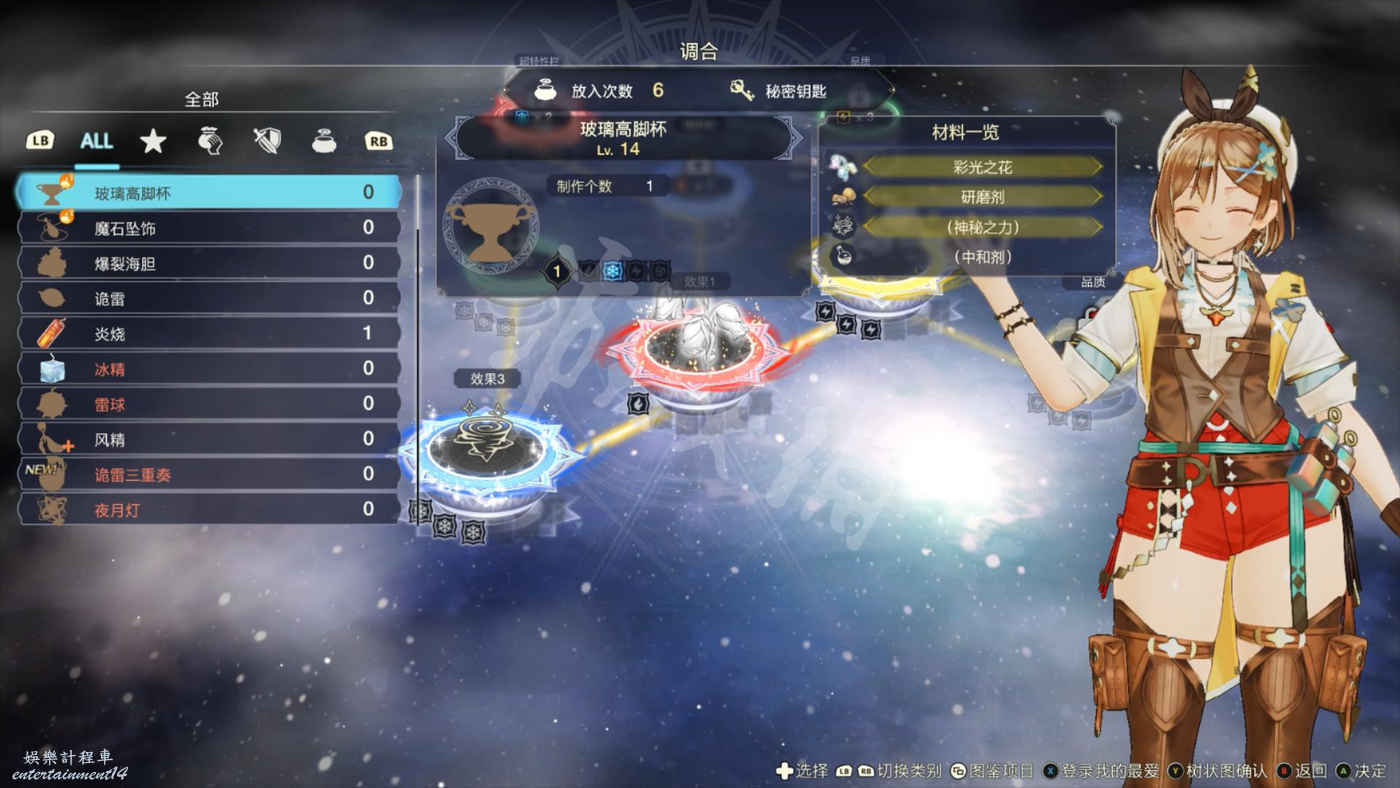Viewport: 1400px width, 788px height.
Task: Select the (中和剂) material entry
Action: pos(981,256)
